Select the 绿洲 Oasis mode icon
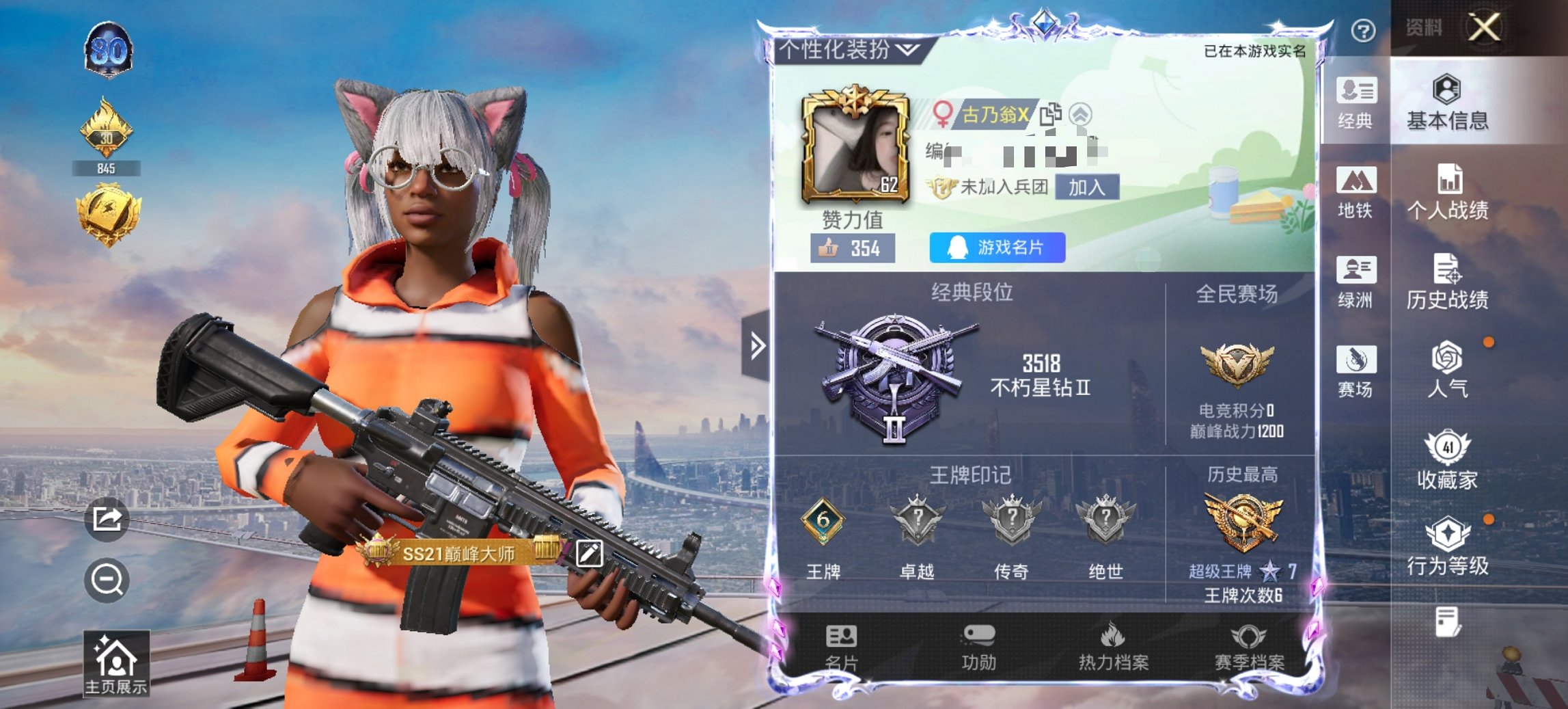1568x709 pixels. pos(1357,286)
